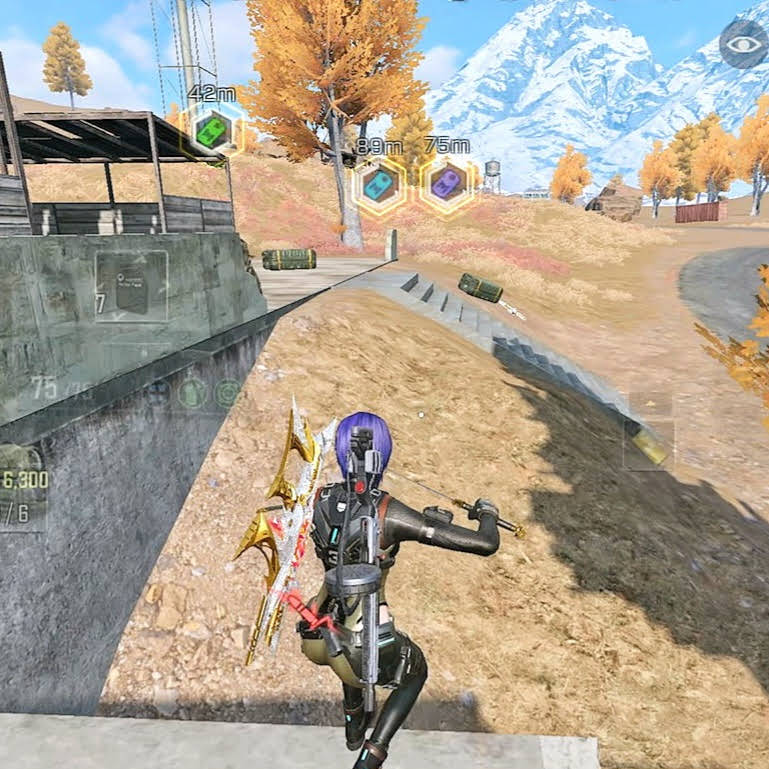Select the green marker labeled 42m
Image resolution: width=769 pixels, height=769 pixels.
212,129
